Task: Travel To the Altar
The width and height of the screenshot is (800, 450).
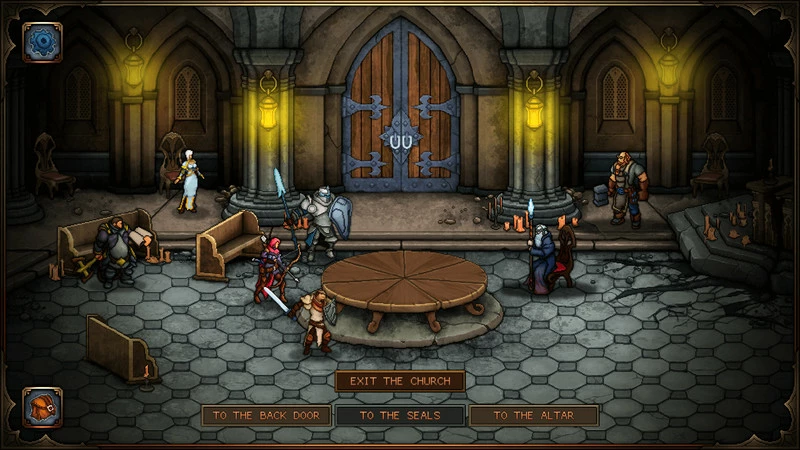Action: click(x=533, y=416)
